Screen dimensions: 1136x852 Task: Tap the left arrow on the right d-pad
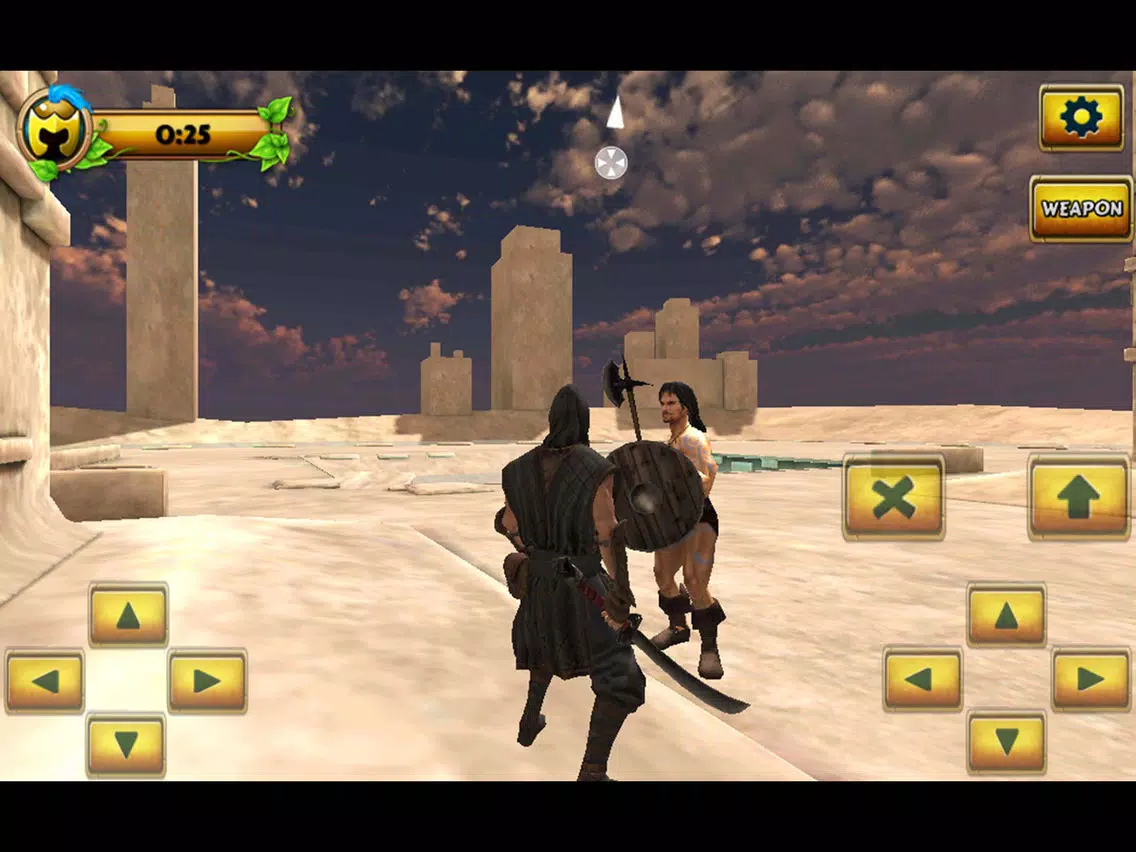pyautogui.click(x=922, y=679)
